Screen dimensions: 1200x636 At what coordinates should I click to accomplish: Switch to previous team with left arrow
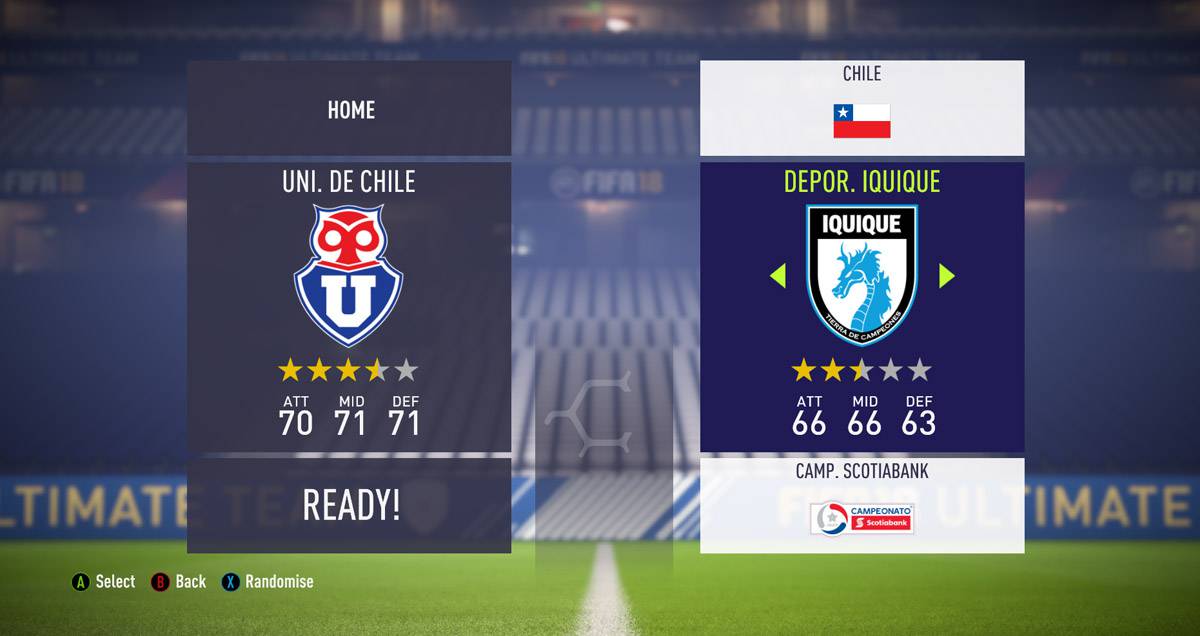(x=778, y=276)
